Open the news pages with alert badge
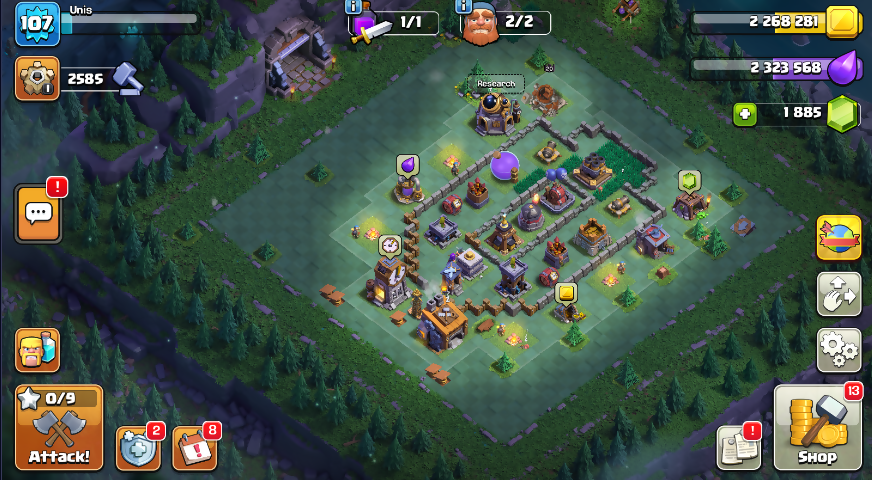The image size is (872, 480). tap(738, 447)
